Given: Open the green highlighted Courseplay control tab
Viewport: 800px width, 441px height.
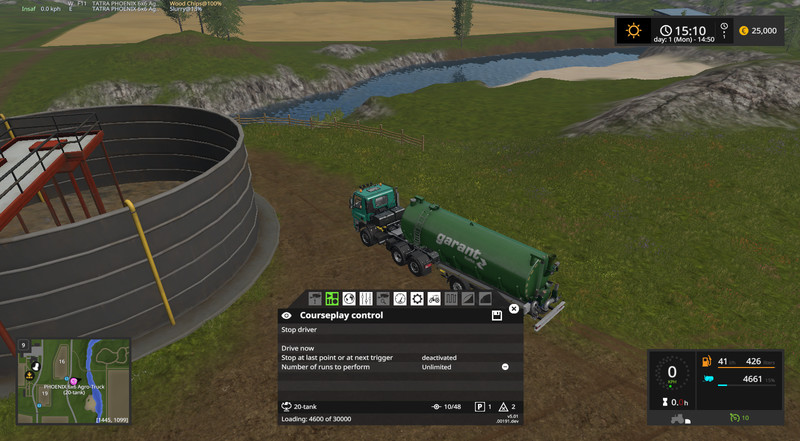Looking at the screenshot, I should (332, 298).
